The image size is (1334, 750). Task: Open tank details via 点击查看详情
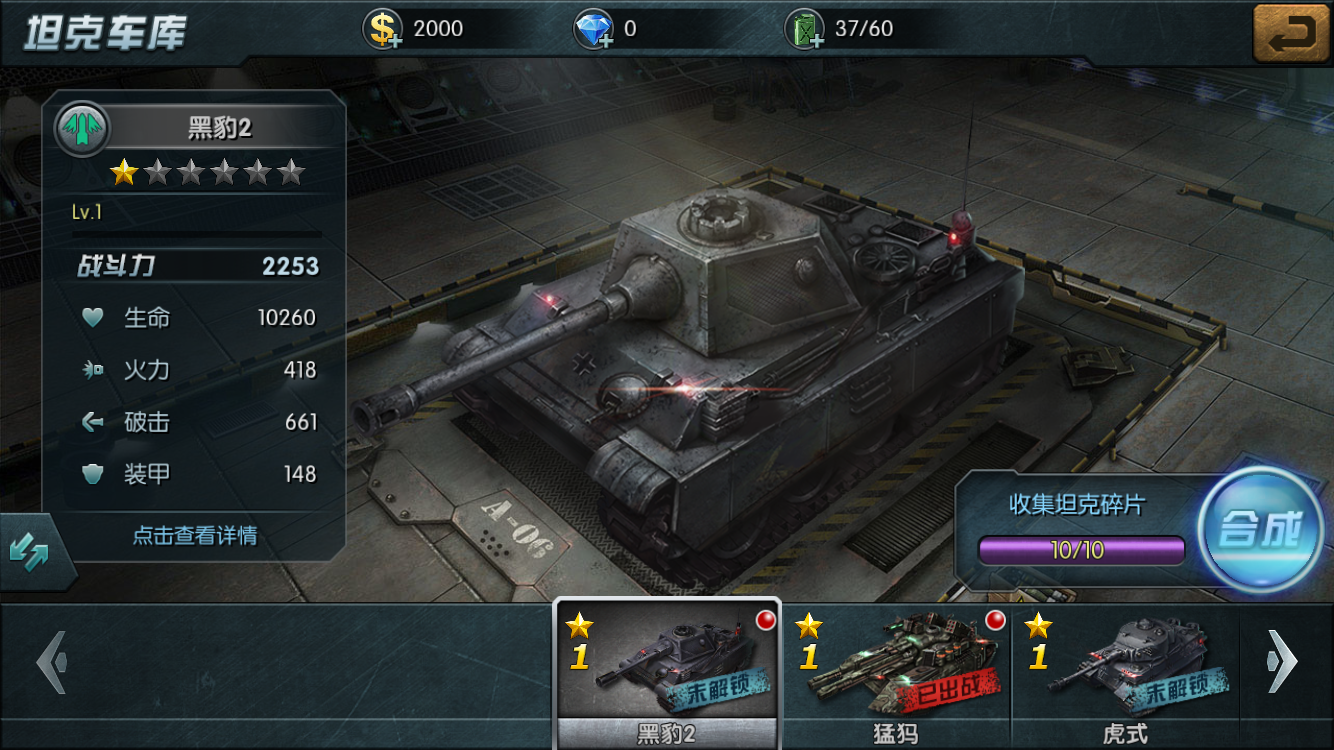(x=195, y=536)
